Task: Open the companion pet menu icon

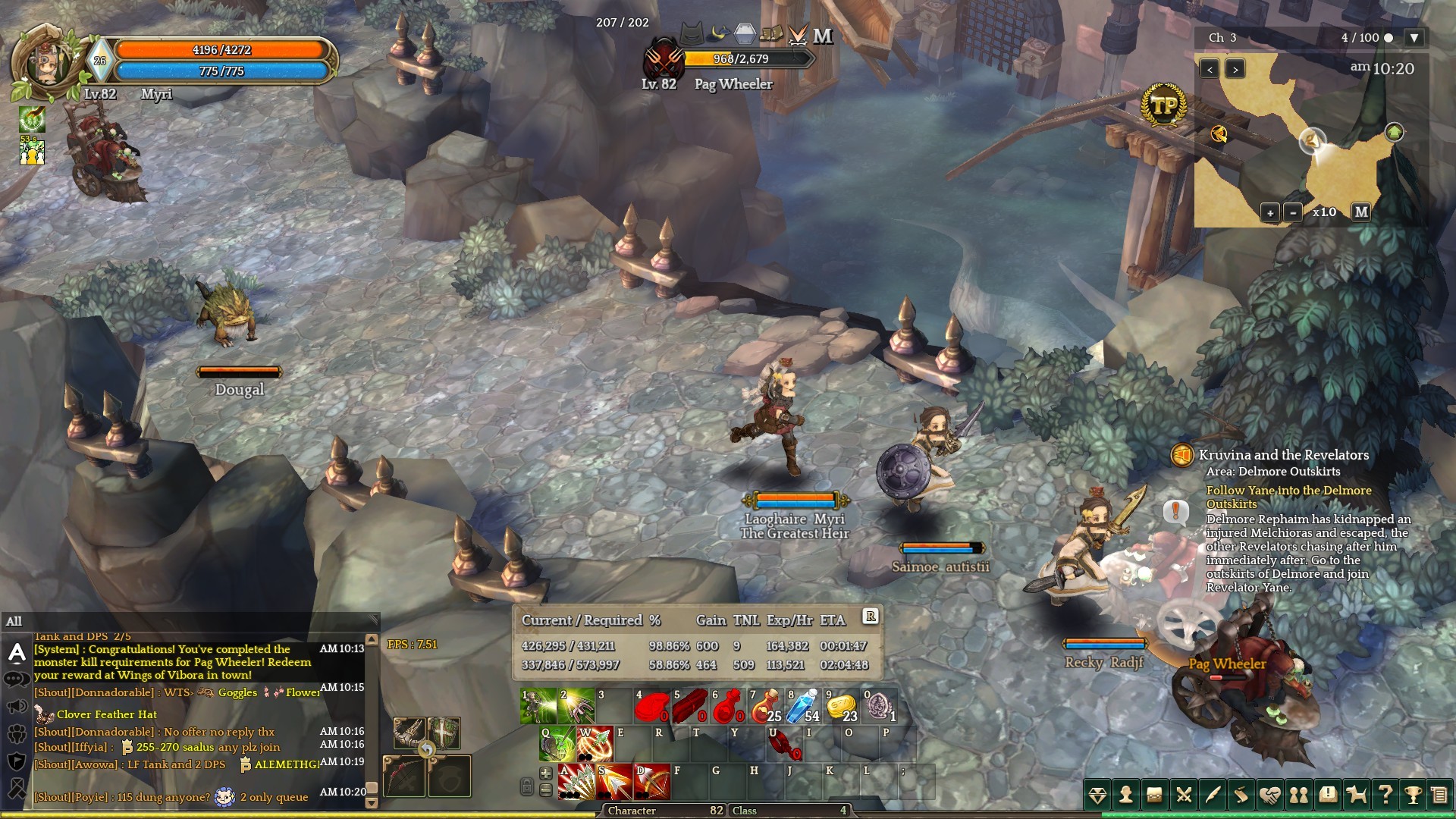Action: pyautogui.click(x=1356, y=795)
